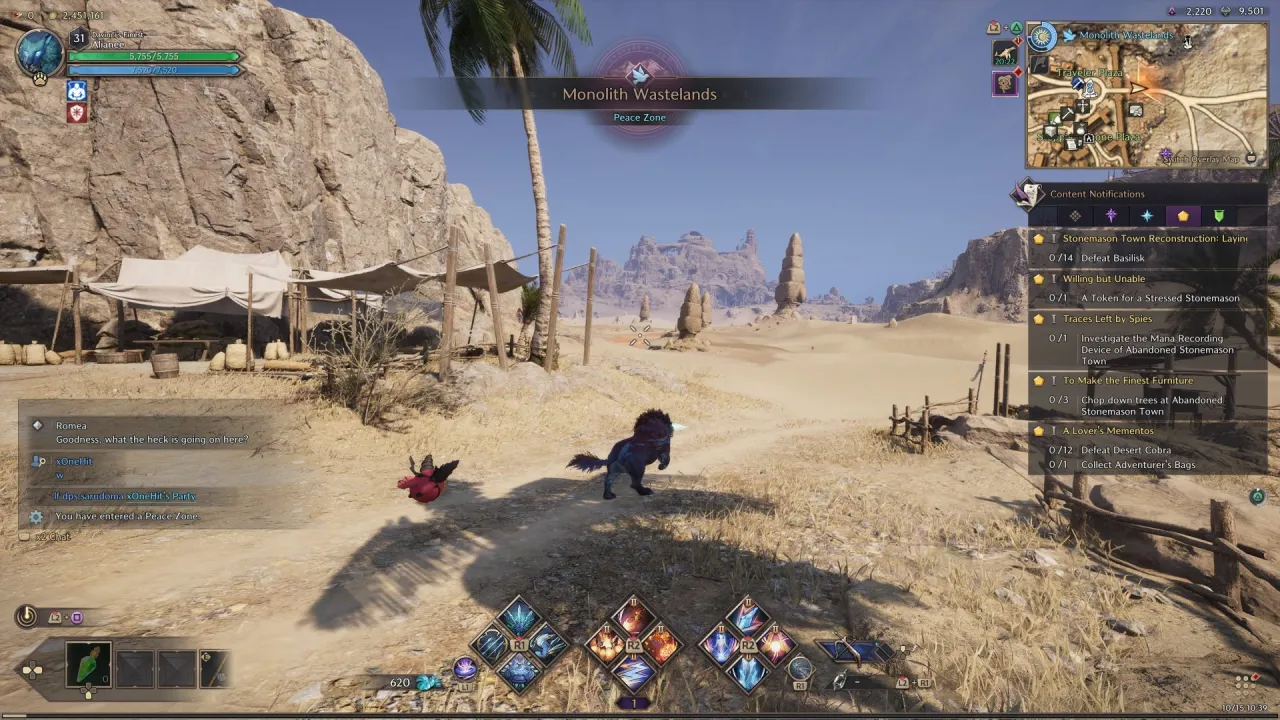
Task: Select the Willing but Unable quest
Action: (x=1103, y=279)
